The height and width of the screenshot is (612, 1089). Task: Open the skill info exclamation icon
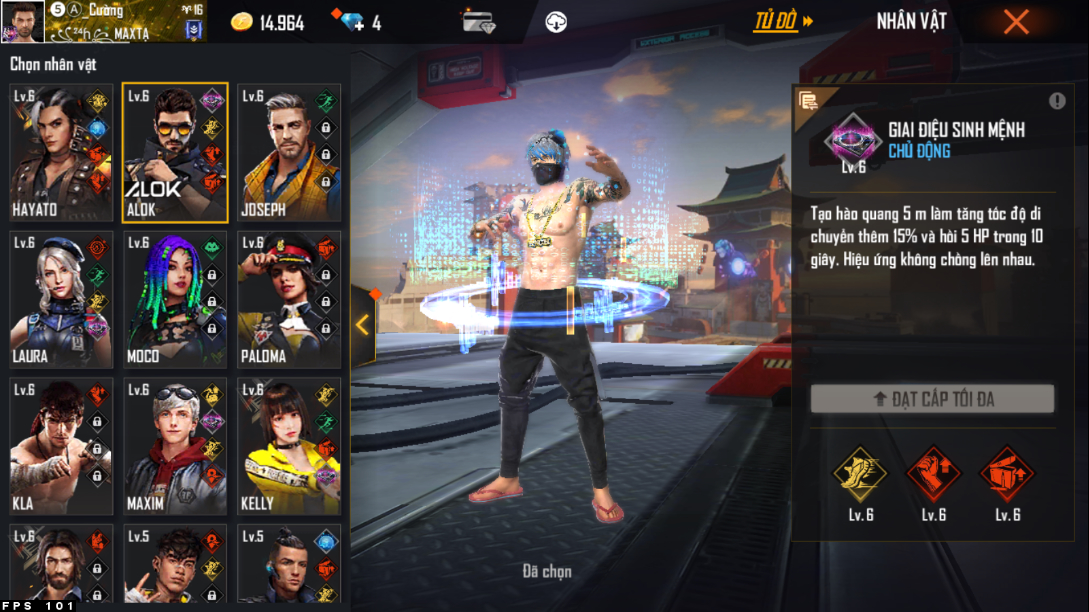tap(1057, 101)
